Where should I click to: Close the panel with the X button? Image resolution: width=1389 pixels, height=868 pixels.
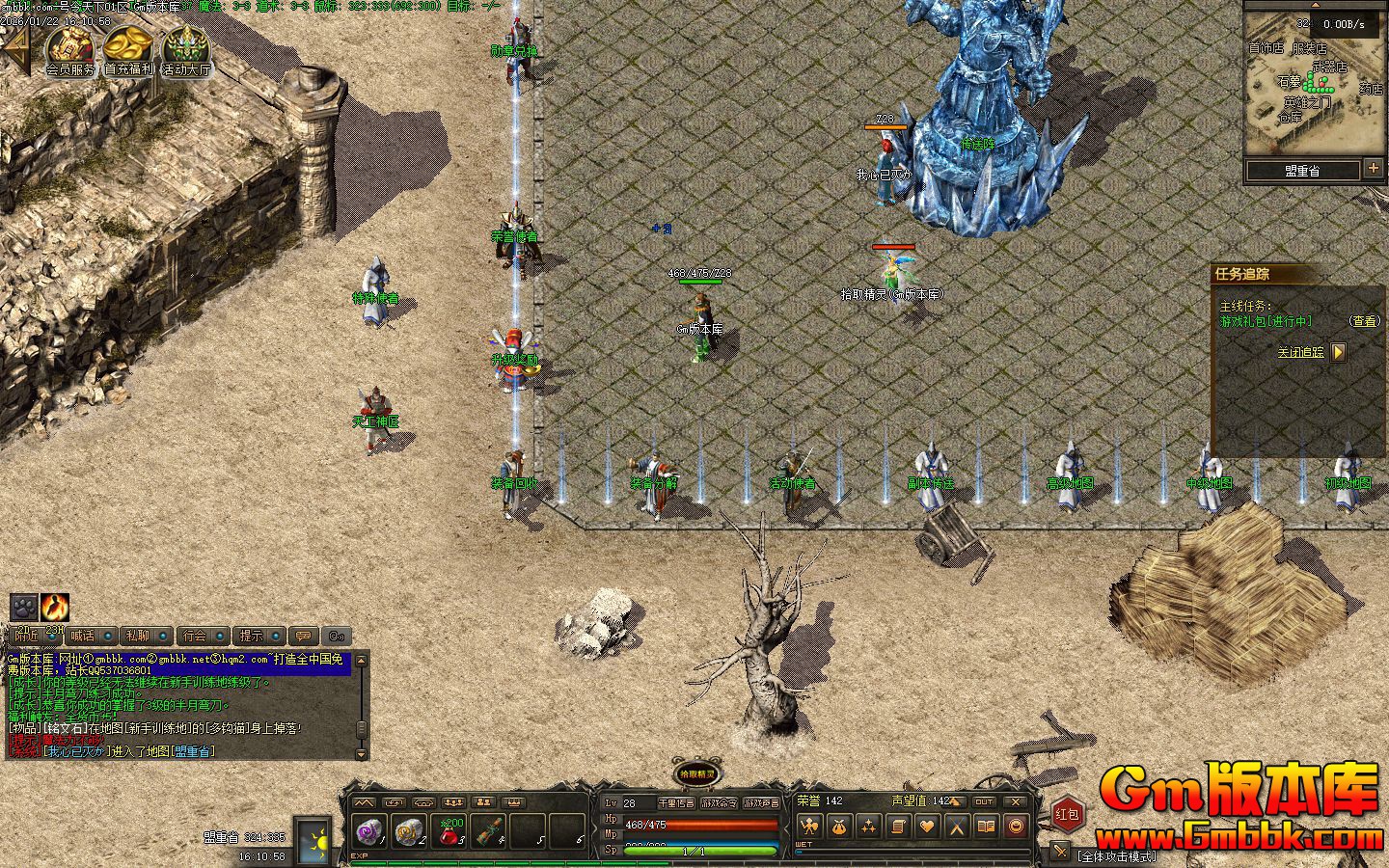(x=1015, y=801)
